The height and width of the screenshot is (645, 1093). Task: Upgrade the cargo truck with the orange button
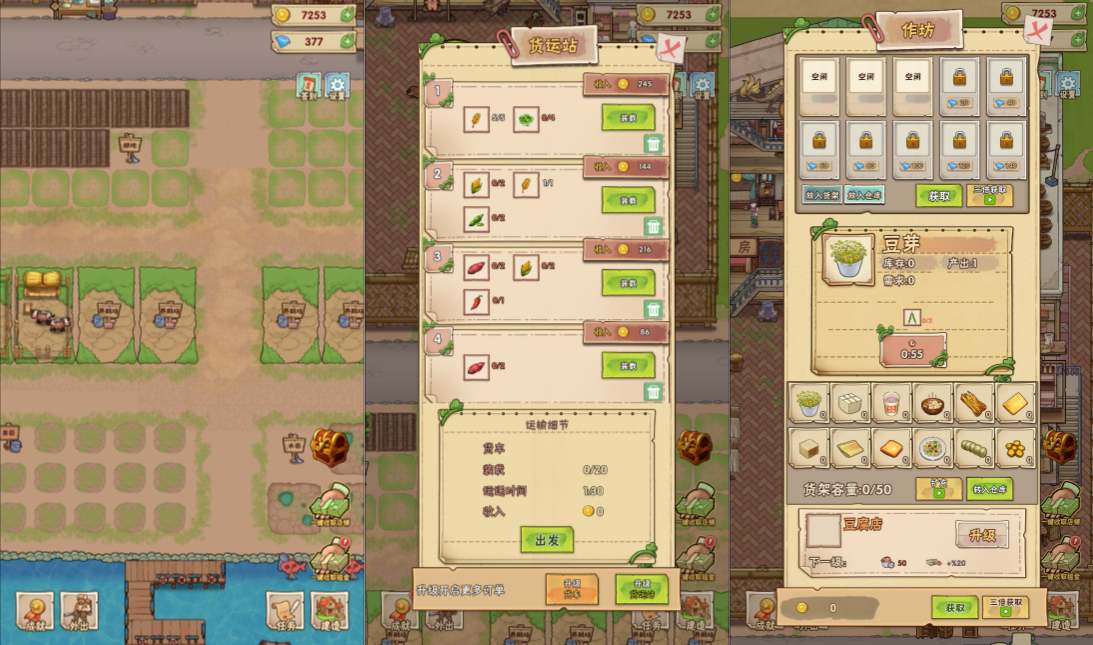pyautogui.click(x=572, y=589)
